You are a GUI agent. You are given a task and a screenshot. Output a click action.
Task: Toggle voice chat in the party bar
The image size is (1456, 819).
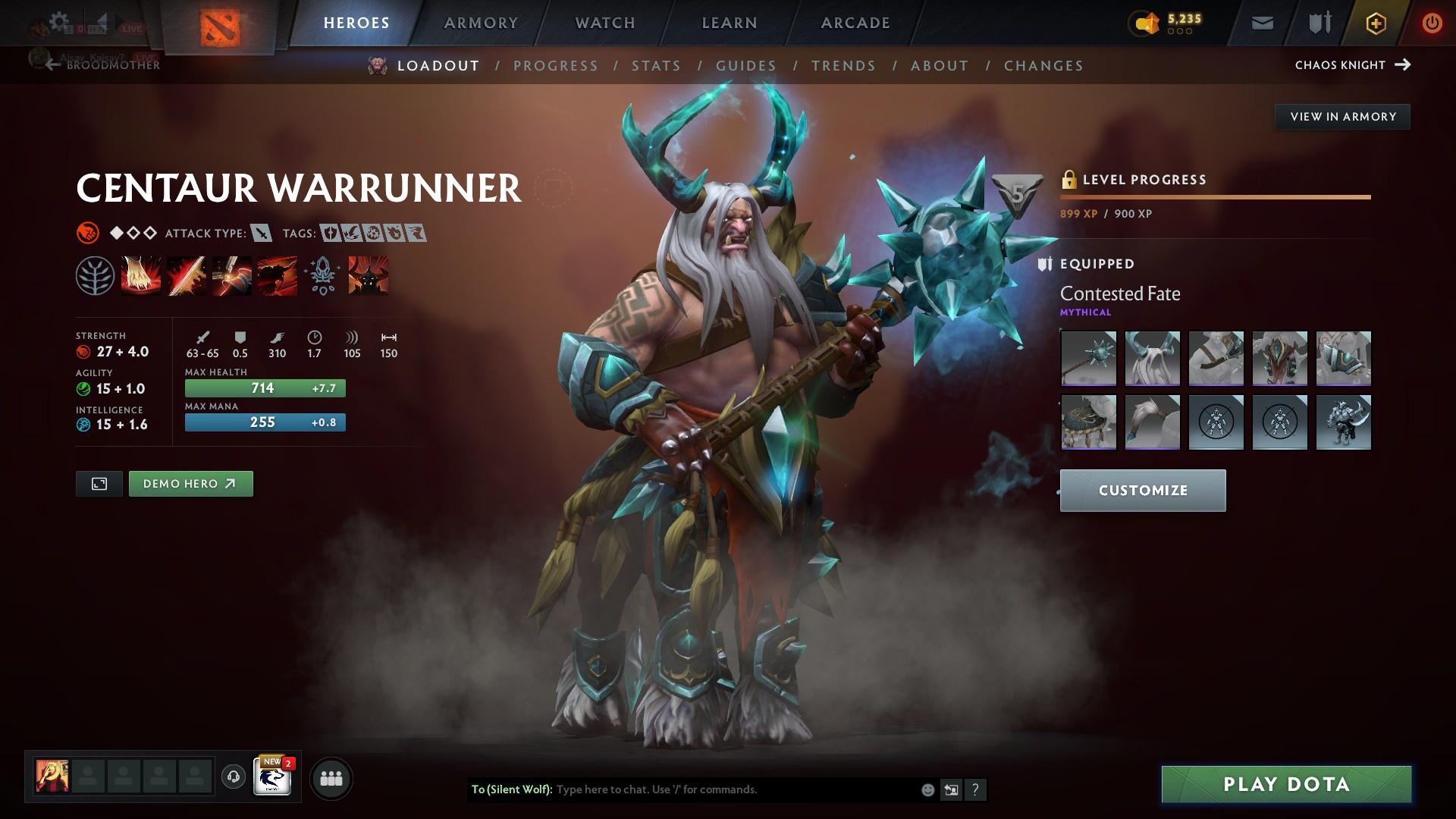point(232,777)
